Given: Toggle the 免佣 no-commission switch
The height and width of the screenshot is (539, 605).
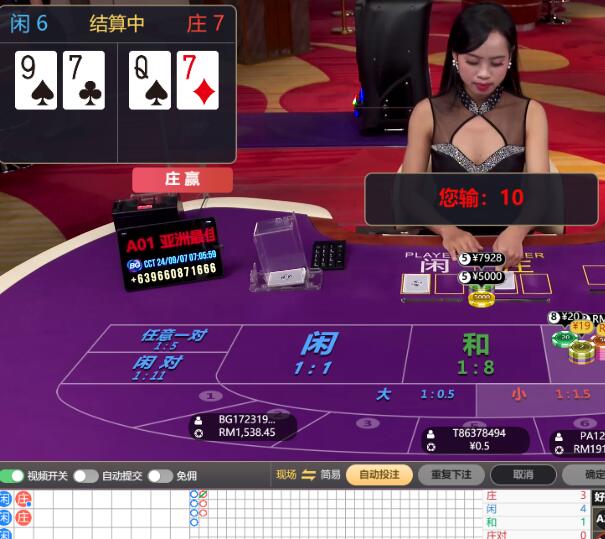Looking at the screenshot, I should coord(160,476).
